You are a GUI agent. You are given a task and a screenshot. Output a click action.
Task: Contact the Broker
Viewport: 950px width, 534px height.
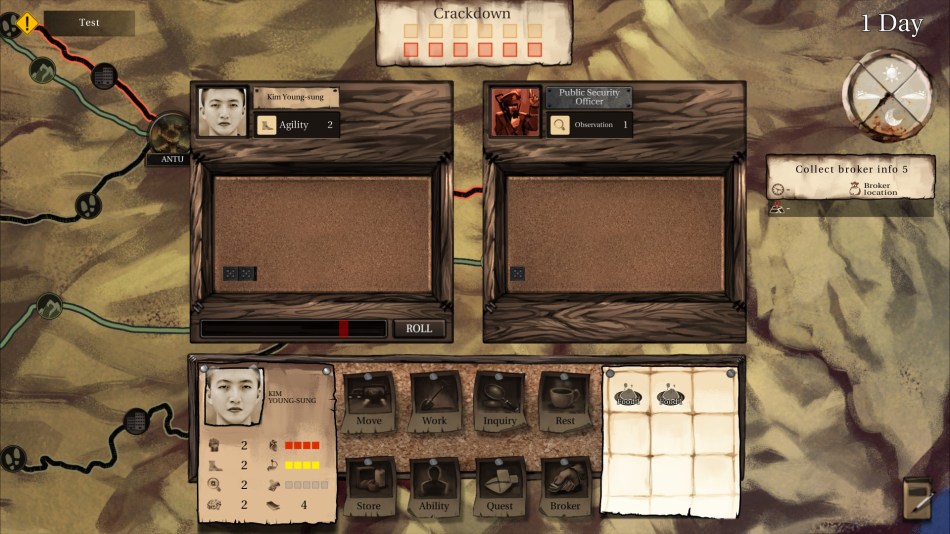coord(565,486)
